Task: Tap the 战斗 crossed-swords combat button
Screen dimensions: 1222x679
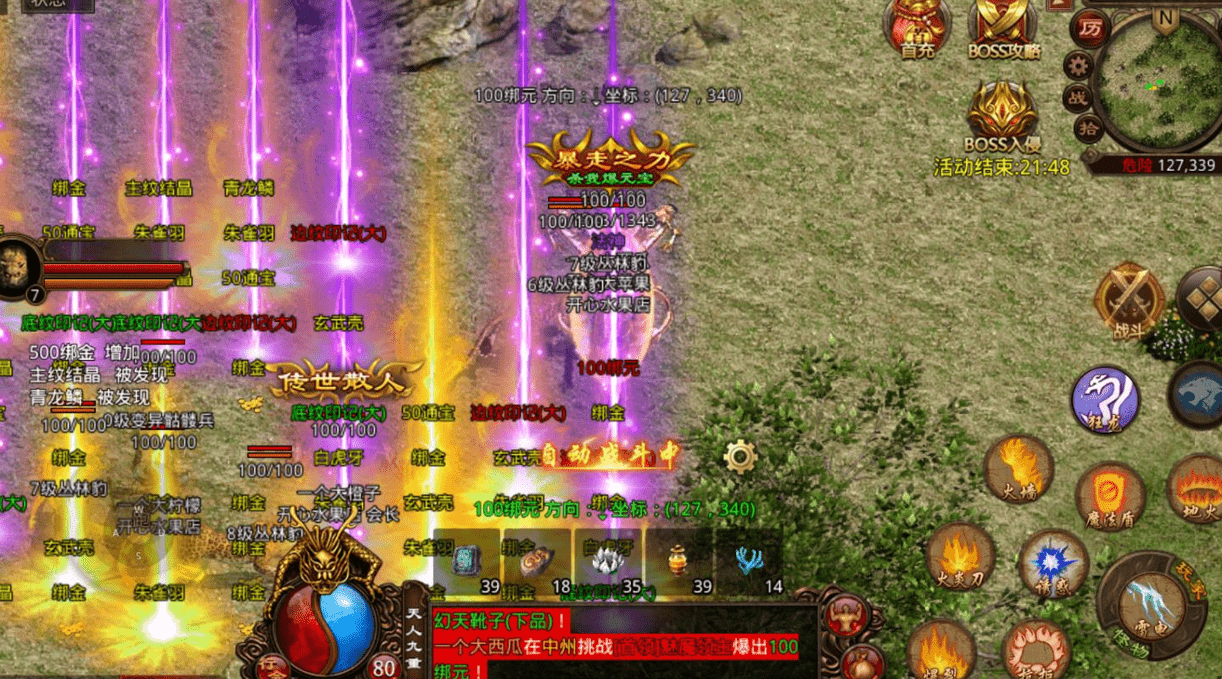Action: (x=1129, y=300)
